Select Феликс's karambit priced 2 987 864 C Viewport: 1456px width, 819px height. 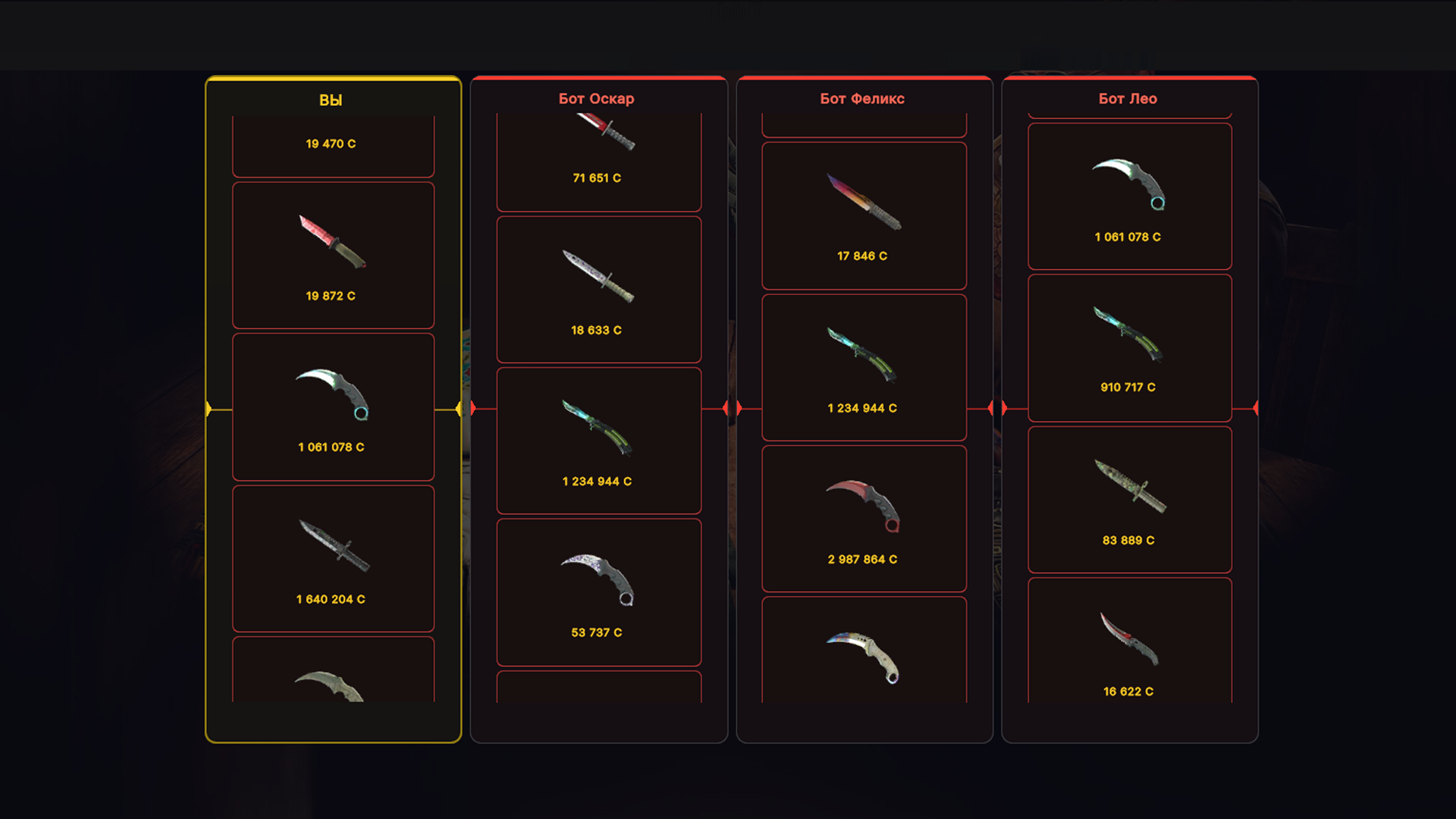[864, 518]
